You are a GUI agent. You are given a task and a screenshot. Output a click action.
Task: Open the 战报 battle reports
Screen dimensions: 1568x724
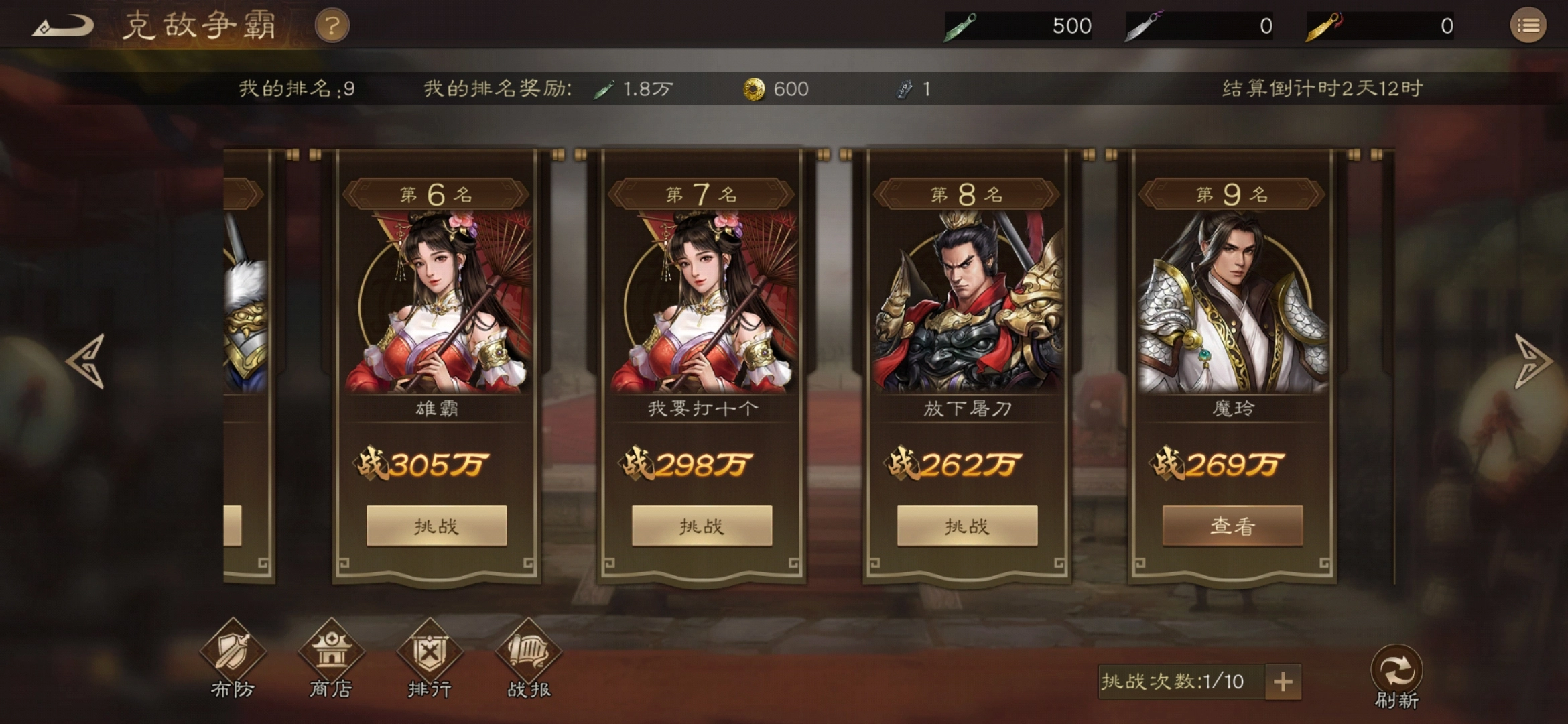(528, 658)
